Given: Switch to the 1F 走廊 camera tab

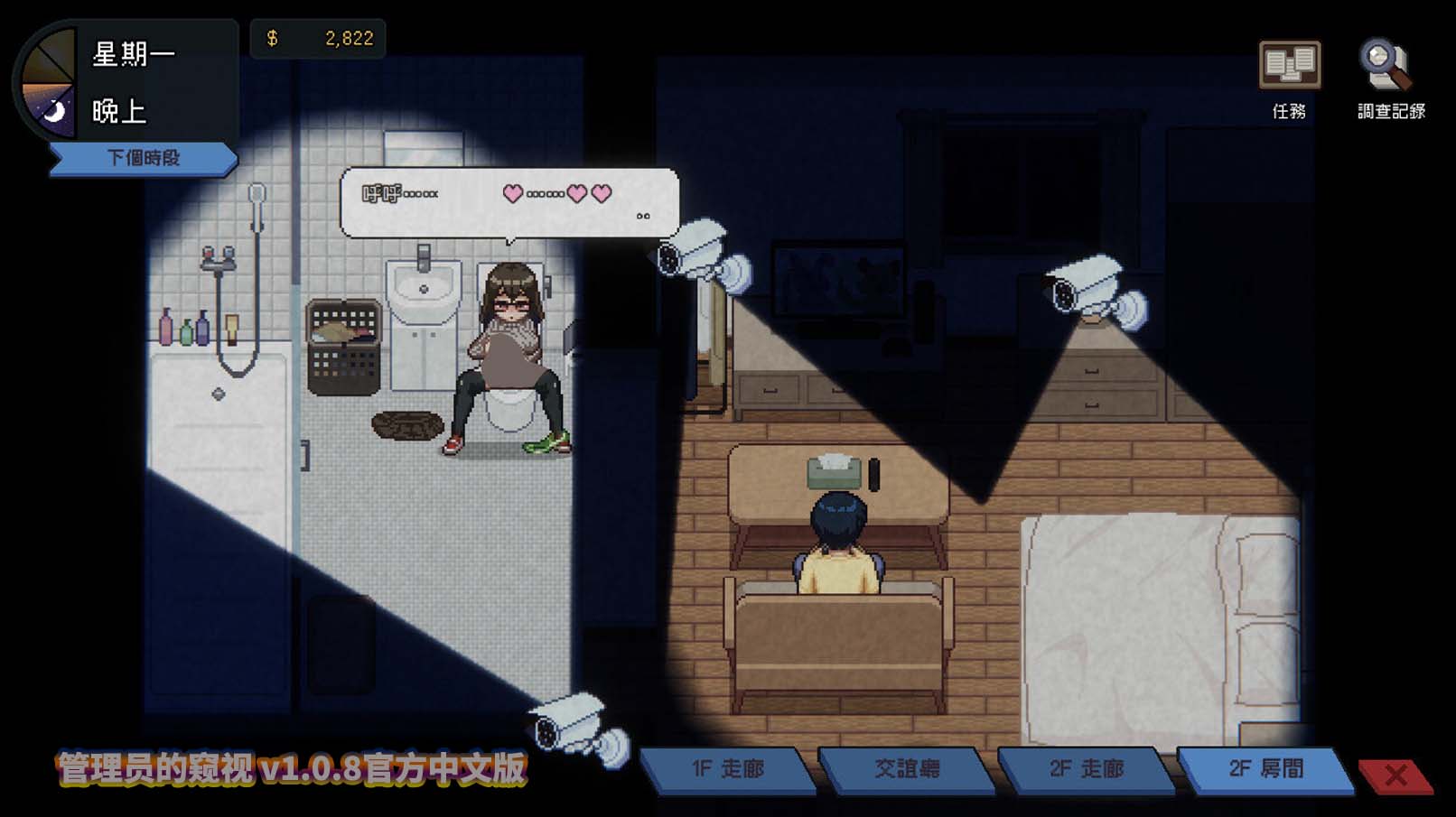Looking at the screenshot, I should pos(728,768).
